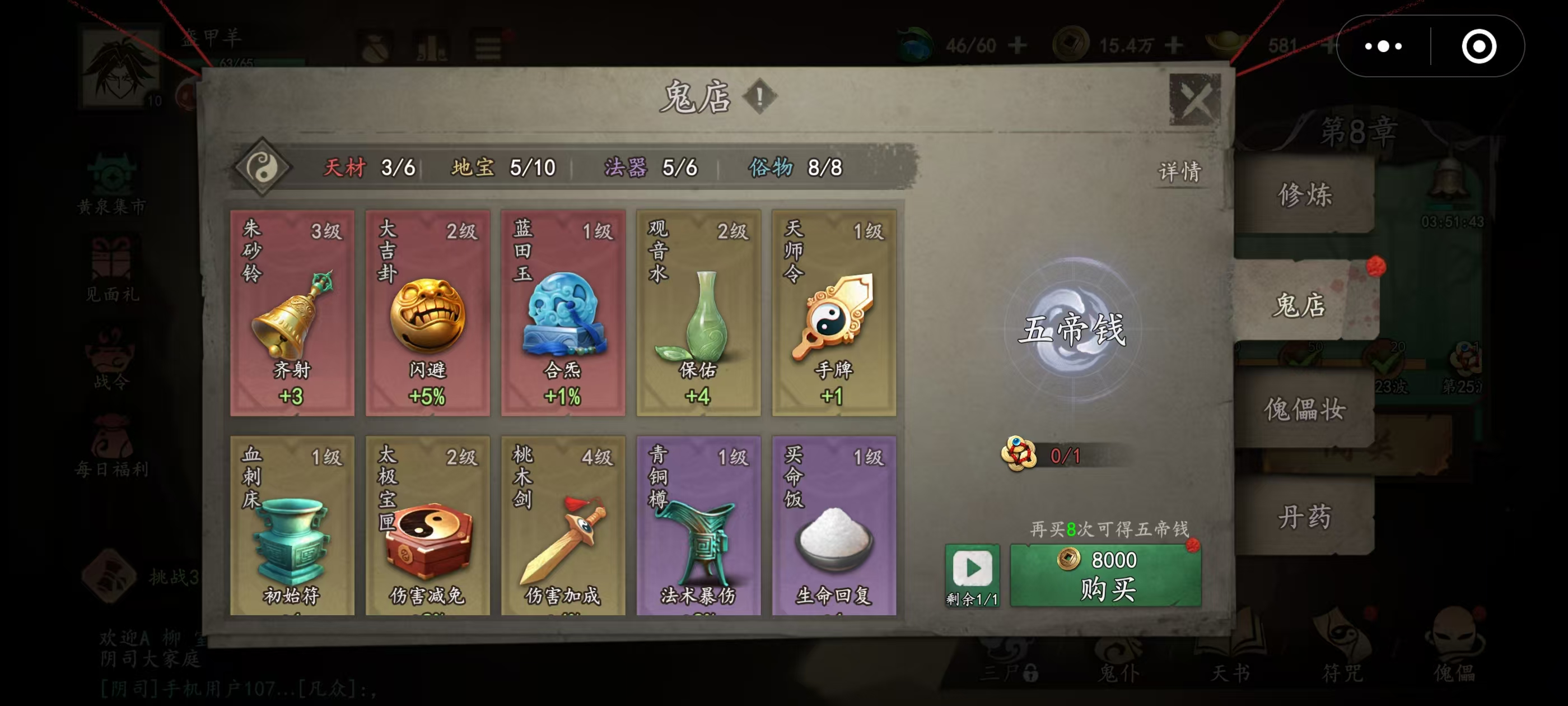Choose the 太极宝匣 box card
Viewport: 1568px width, 706px height.
pos(427,526)
